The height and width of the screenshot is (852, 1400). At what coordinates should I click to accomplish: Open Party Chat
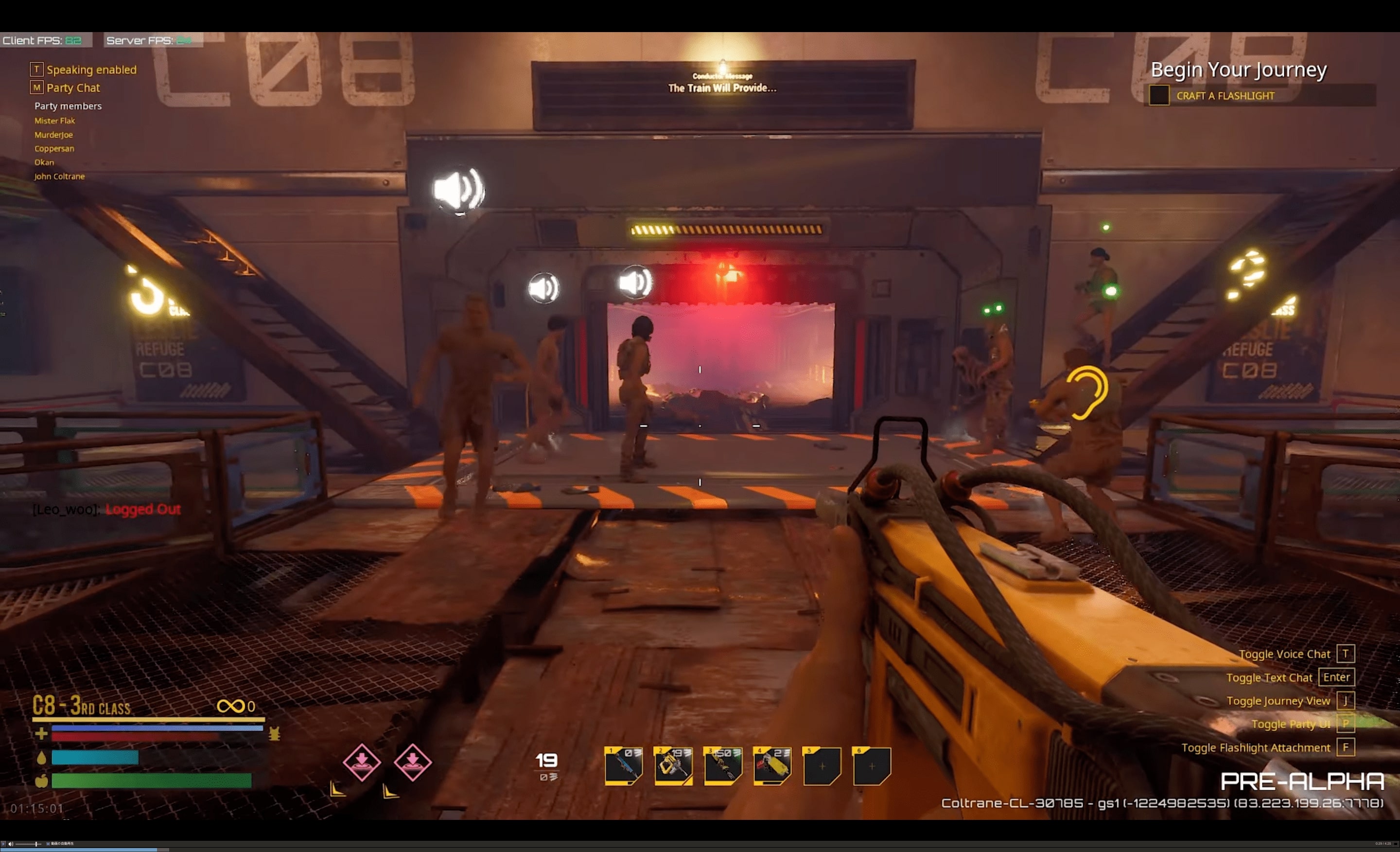tap(73, 88)
